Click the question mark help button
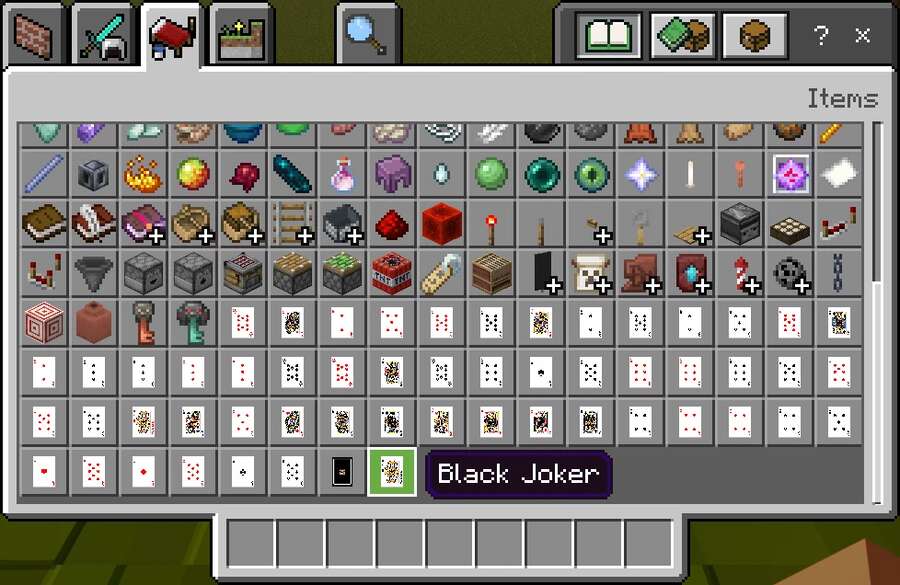900x585 pixels. coord(821,37)
